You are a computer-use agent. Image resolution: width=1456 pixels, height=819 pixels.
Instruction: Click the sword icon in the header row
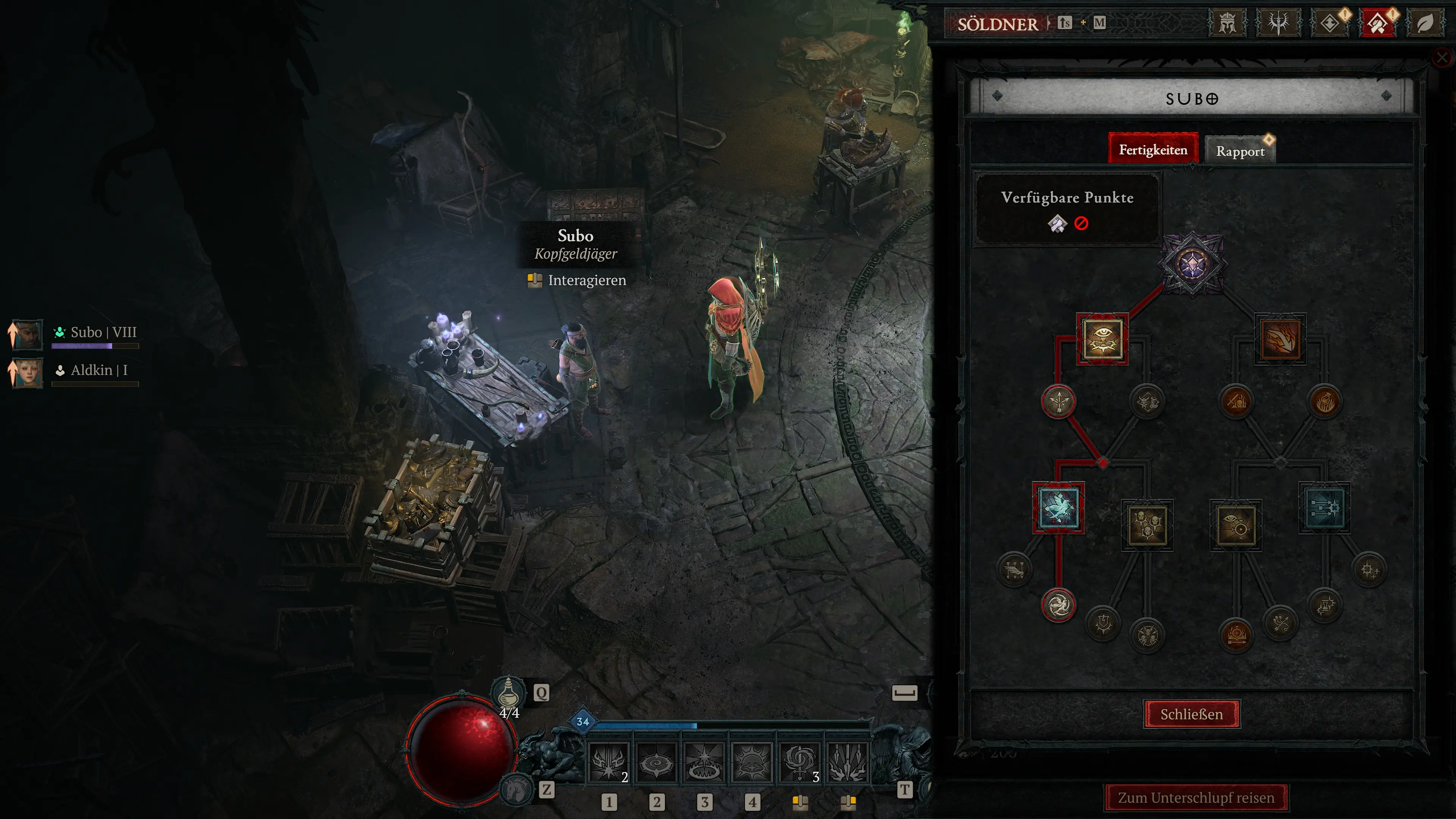tap(1279, 23)
